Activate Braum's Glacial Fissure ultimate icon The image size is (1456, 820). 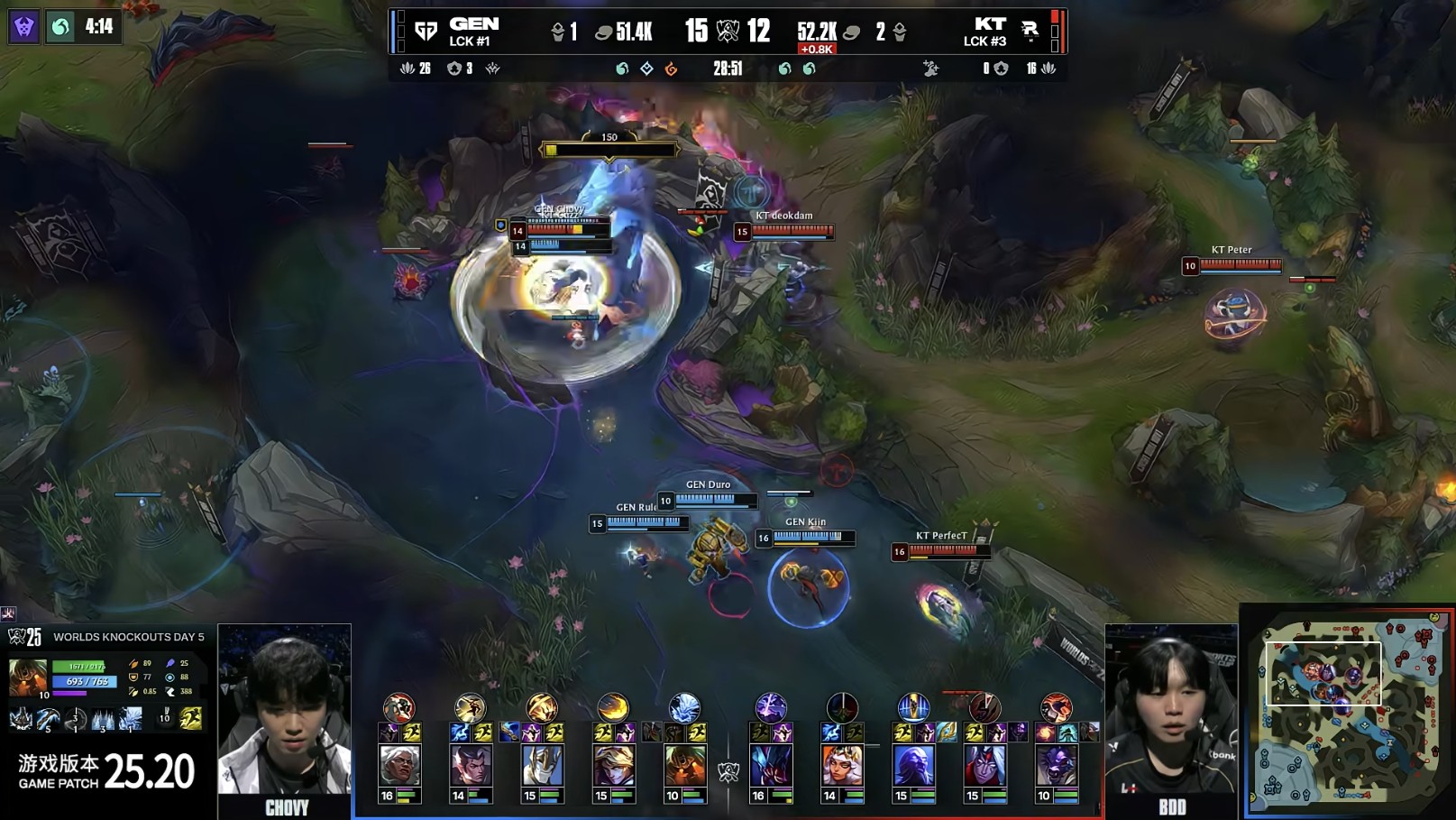click(131, 719)
